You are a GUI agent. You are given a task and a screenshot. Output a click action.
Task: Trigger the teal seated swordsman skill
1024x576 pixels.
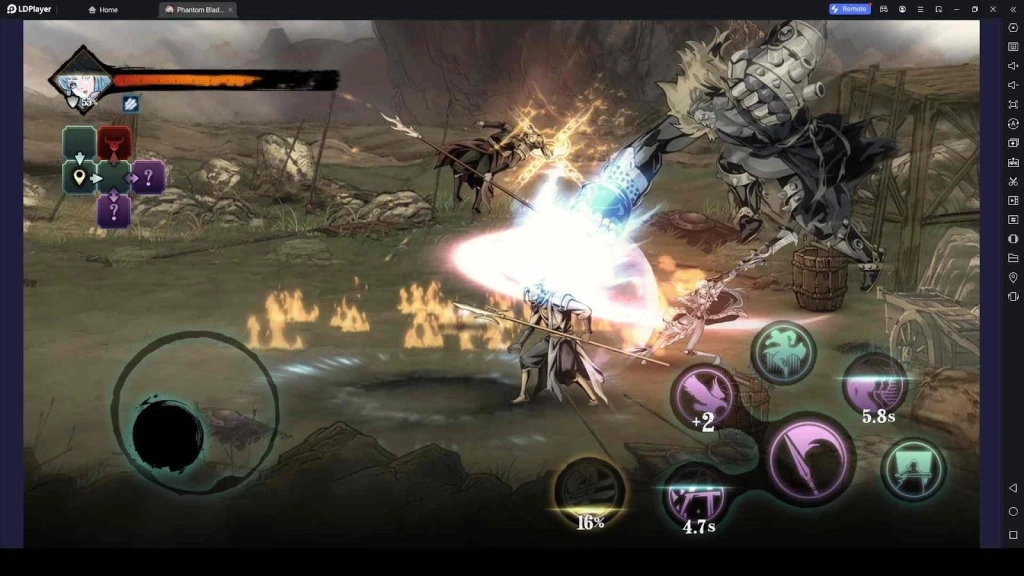coord(913,469)
